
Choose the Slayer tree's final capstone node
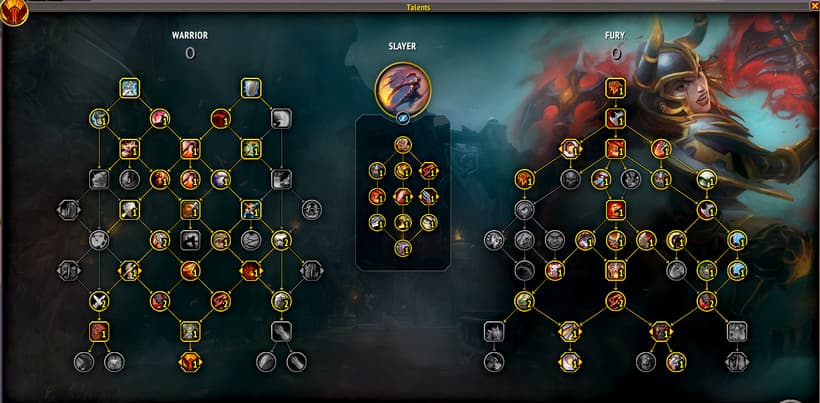tap(402, 248)
